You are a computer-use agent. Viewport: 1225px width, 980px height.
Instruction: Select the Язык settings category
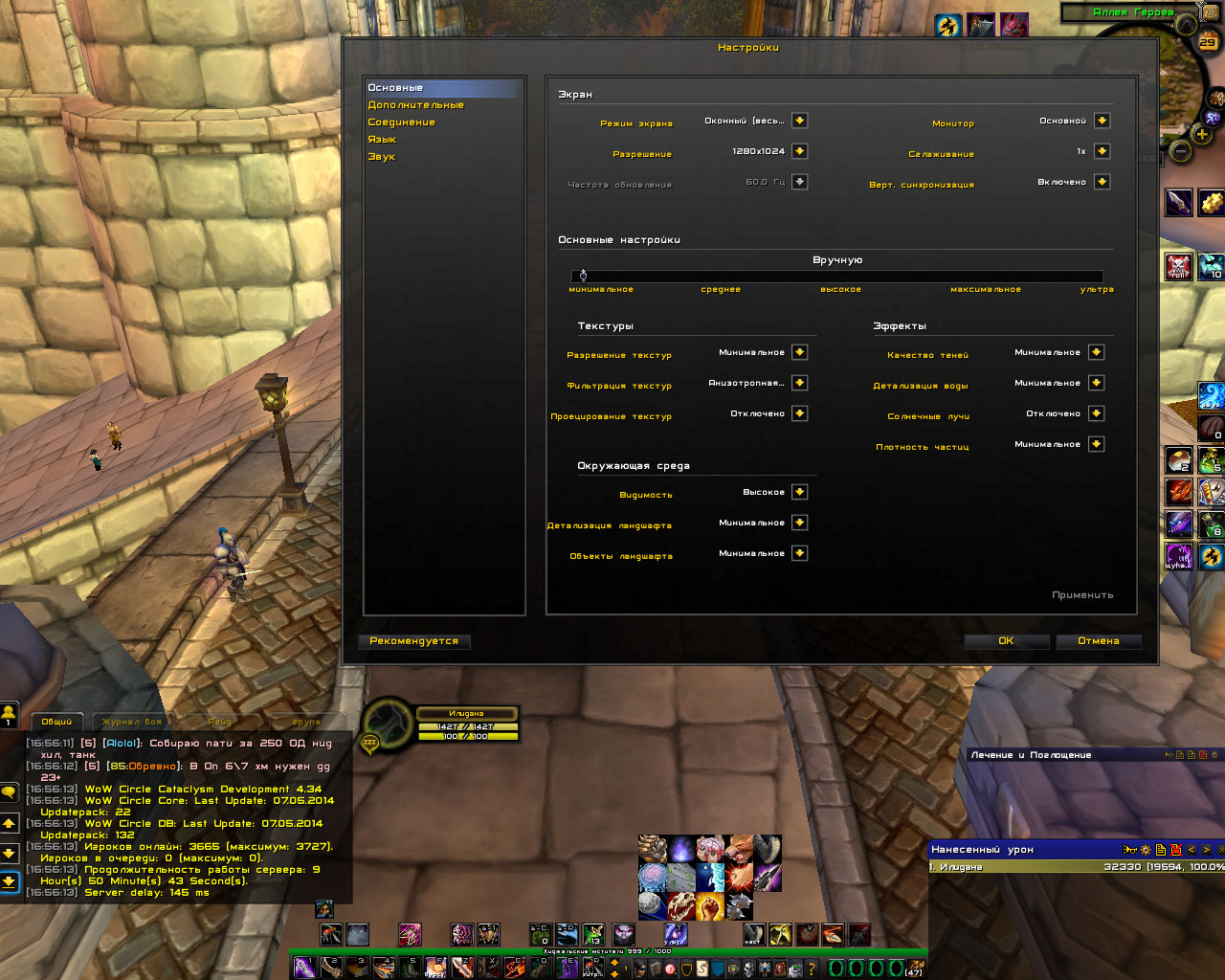click(x=382, y=140)
